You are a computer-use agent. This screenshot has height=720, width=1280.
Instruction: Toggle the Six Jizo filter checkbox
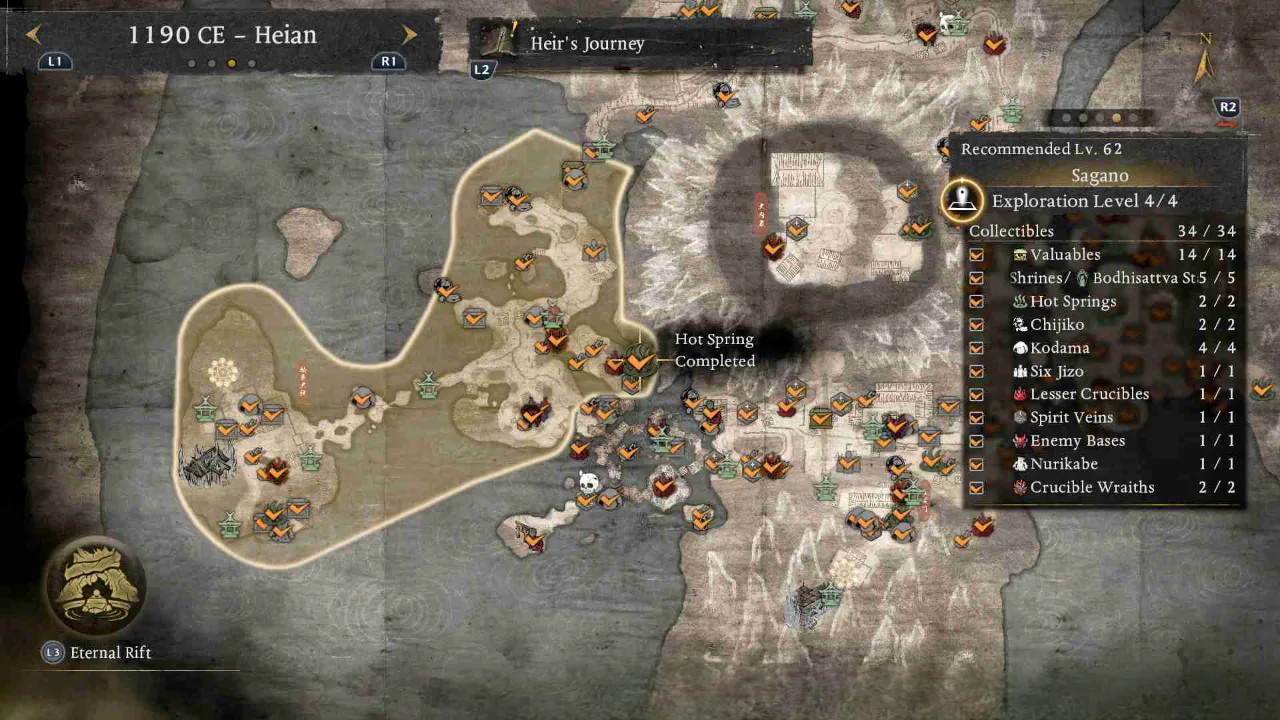pyautogui.click(x=976, y=371)
